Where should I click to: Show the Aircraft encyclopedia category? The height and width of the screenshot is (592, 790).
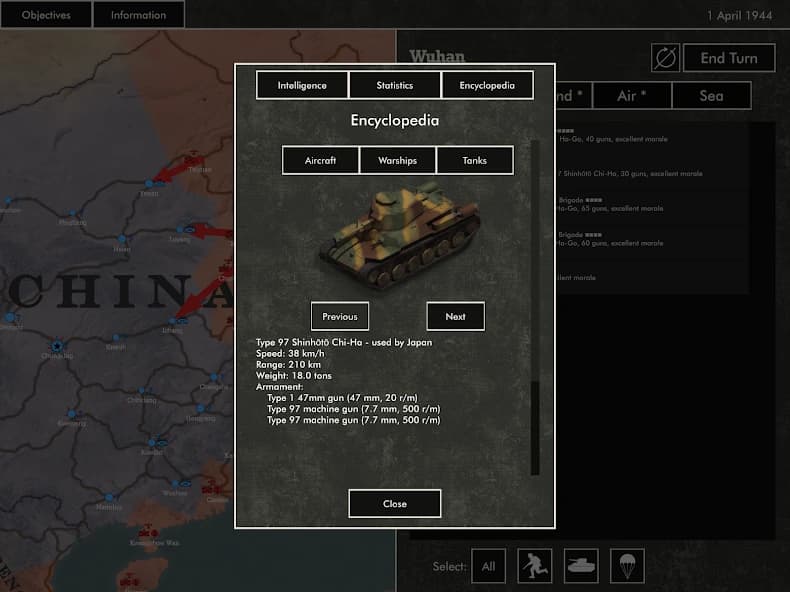(x=320, y=160)
